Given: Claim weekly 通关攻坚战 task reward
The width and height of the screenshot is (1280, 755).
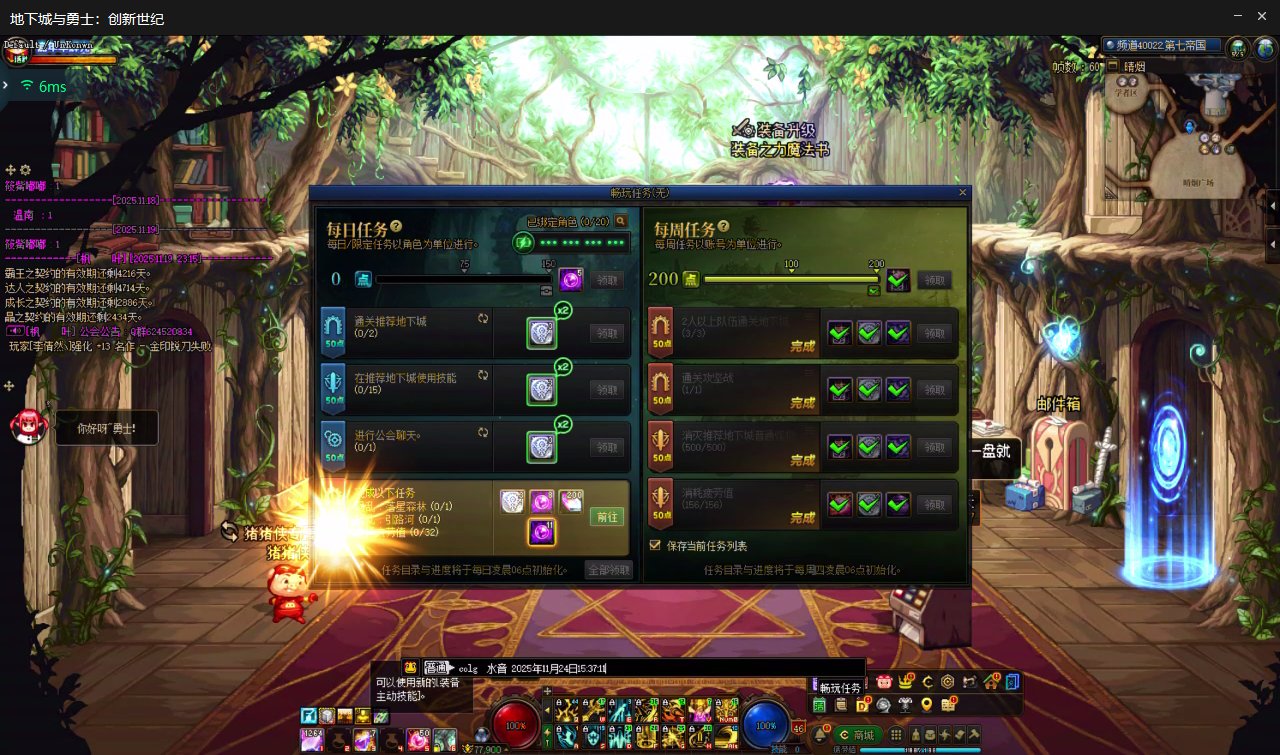Looking at the screenshot, I should pyautogui.click(x=934, y=390).
